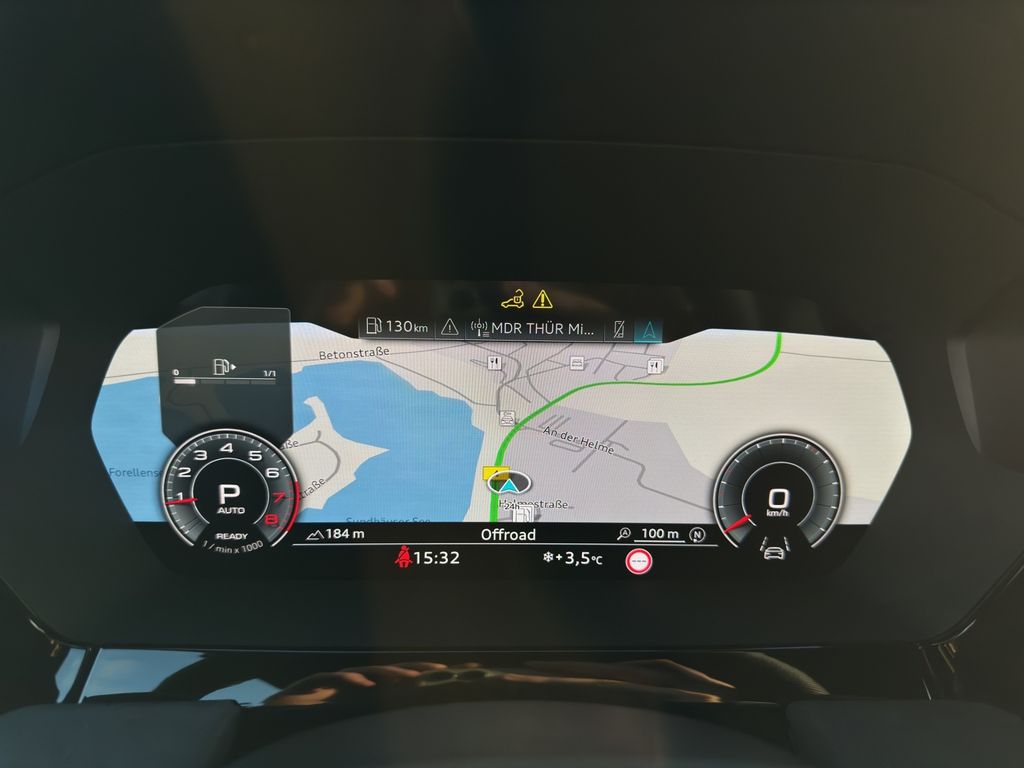The image size is (1024, 768).
Task: Click the yellow destination flag marker
Action: [494, 471]
